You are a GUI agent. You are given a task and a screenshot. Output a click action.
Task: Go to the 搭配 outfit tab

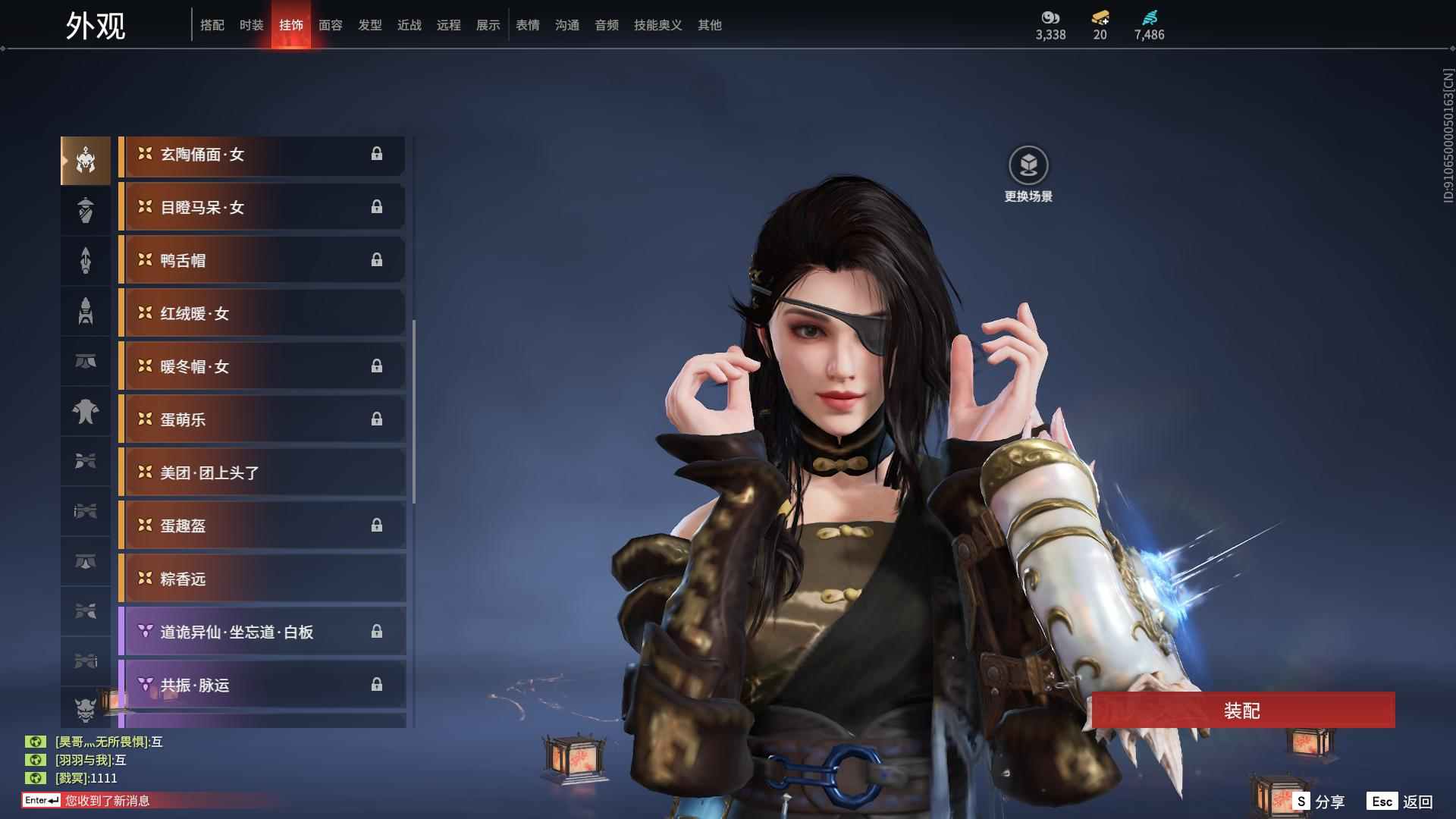(x=212, y=25)
